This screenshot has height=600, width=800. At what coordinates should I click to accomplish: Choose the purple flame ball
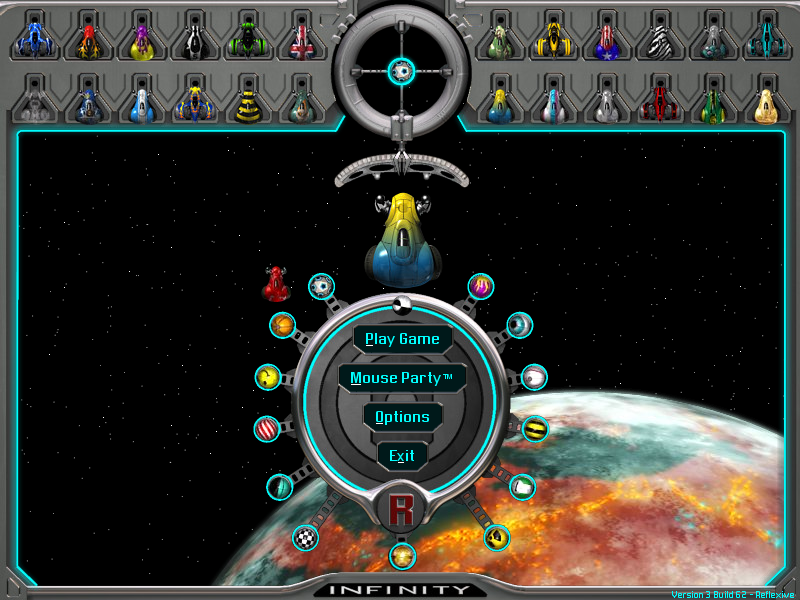click(x=482, y=286)
